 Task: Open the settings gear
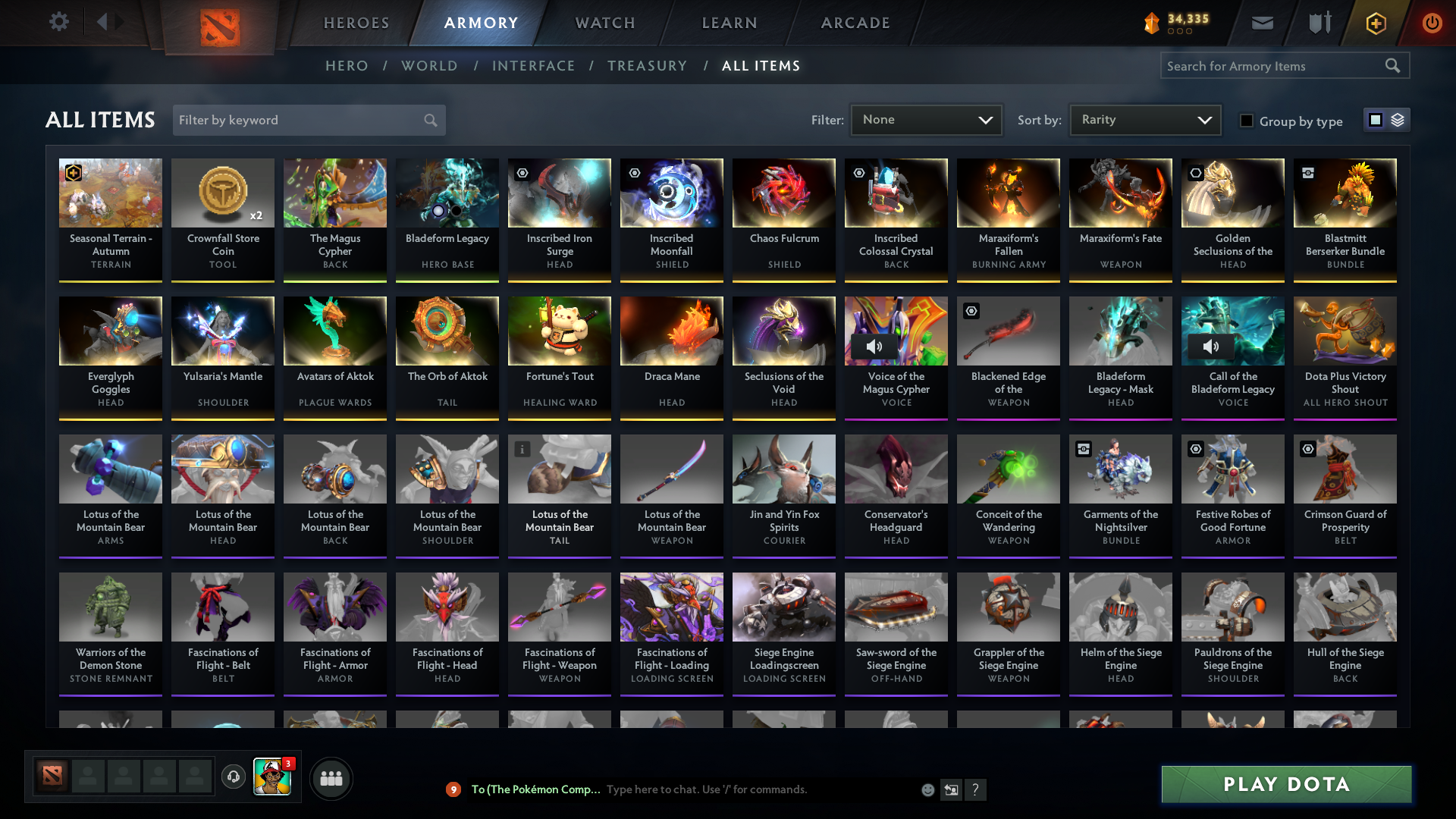[58, 22]
